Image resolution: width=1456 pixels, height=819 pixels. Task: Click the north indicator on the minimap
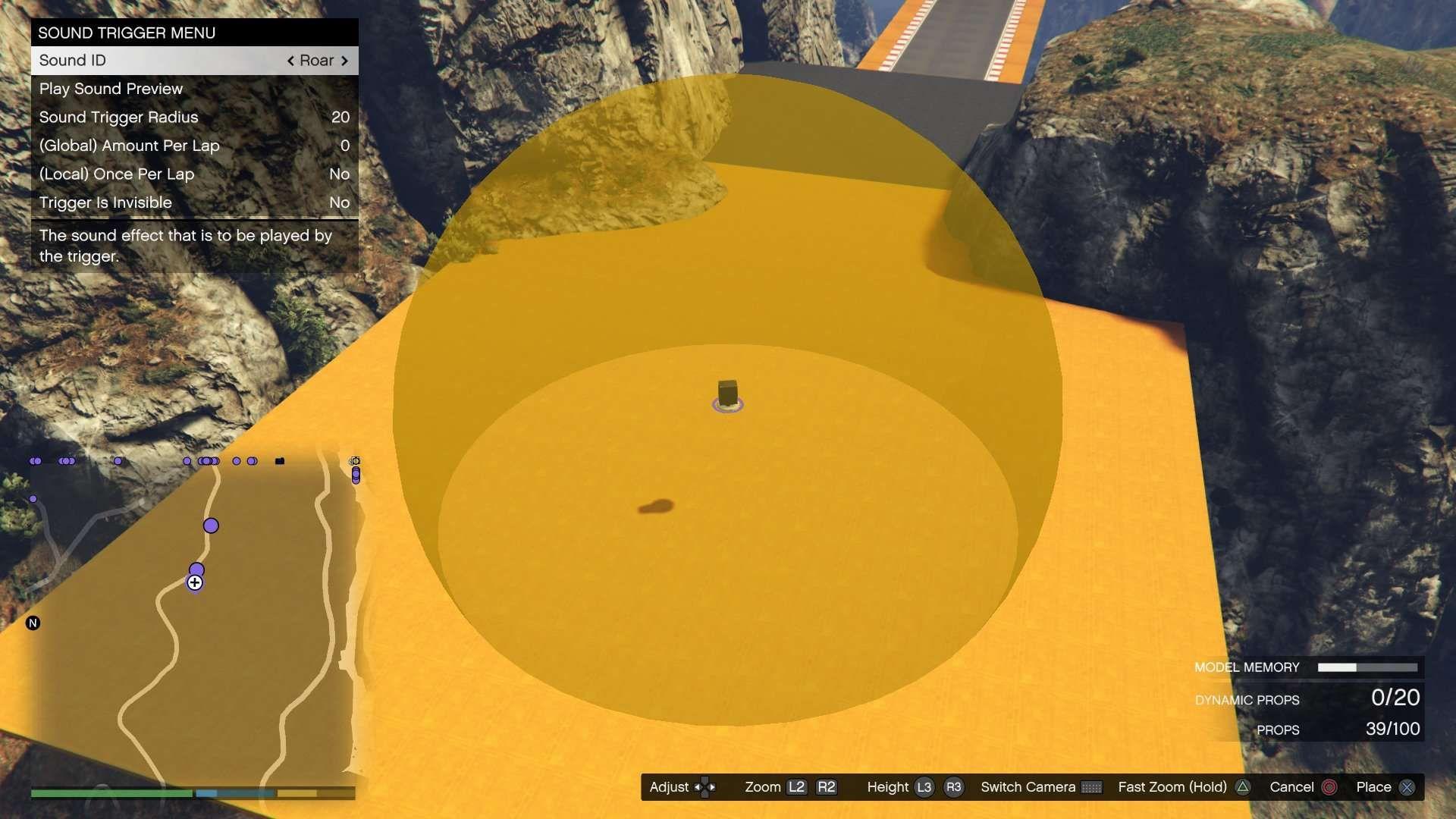tap(32, 623)
